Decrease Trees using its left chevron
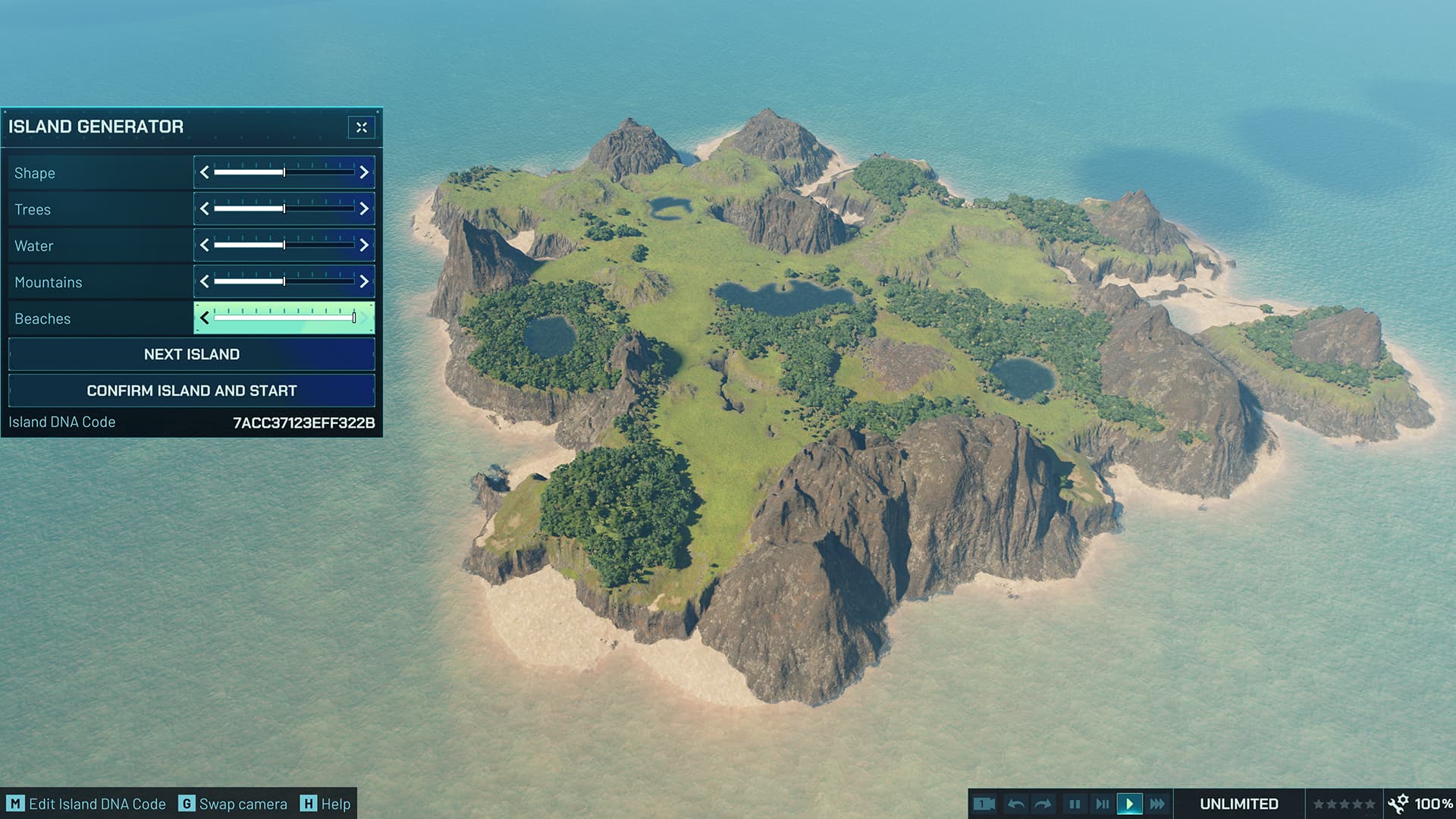This screenshot has height=819, width=1456. coord(203,209)
